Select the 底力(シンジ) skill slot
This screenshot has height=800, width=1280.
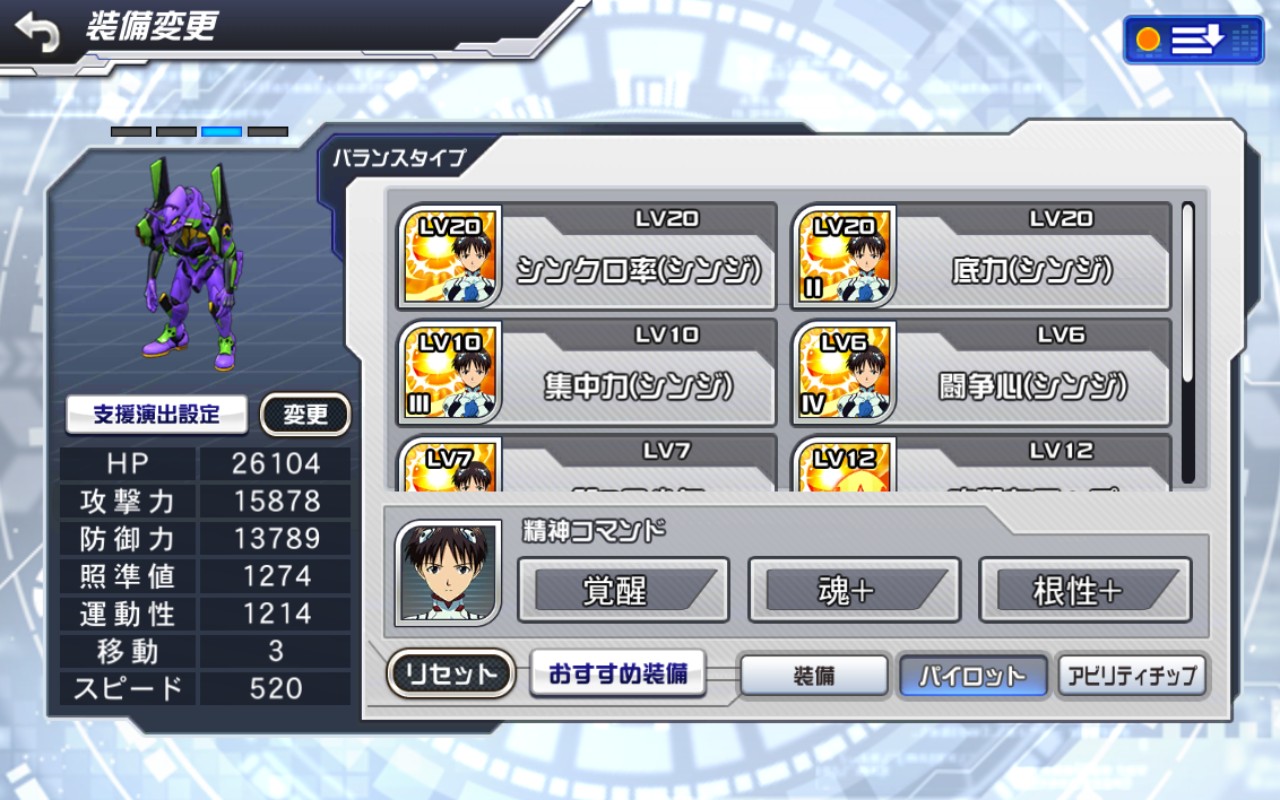tap(981, 257)
